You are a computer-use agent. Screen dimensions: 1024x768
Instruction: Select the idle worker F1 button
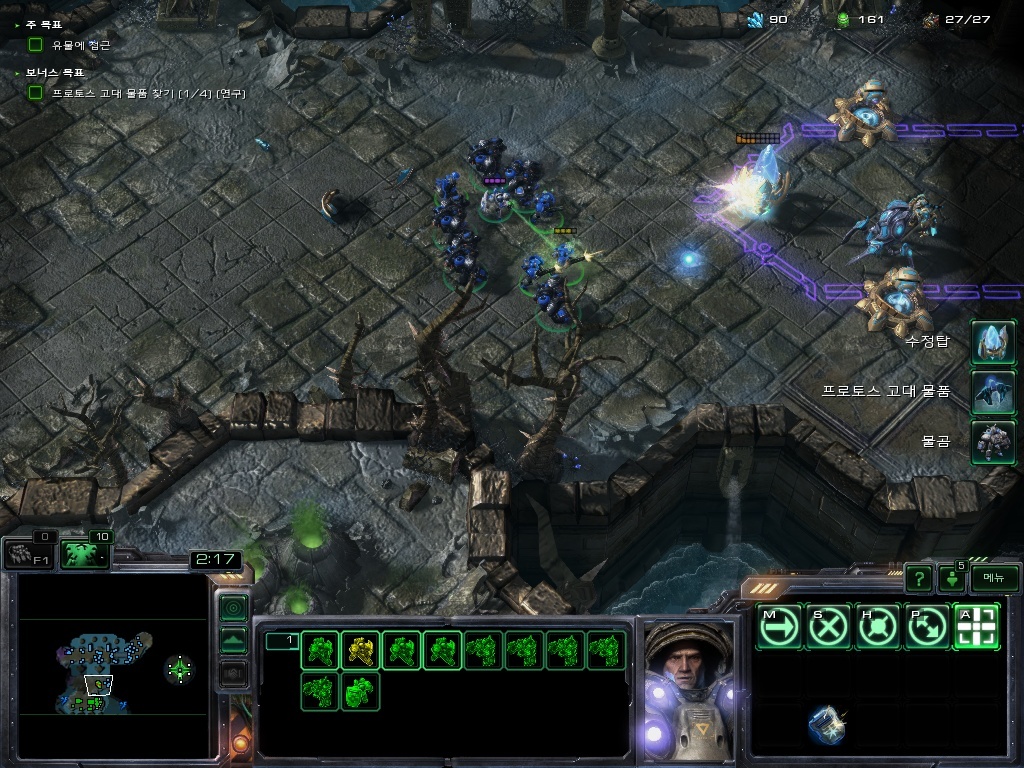point(28,554)
